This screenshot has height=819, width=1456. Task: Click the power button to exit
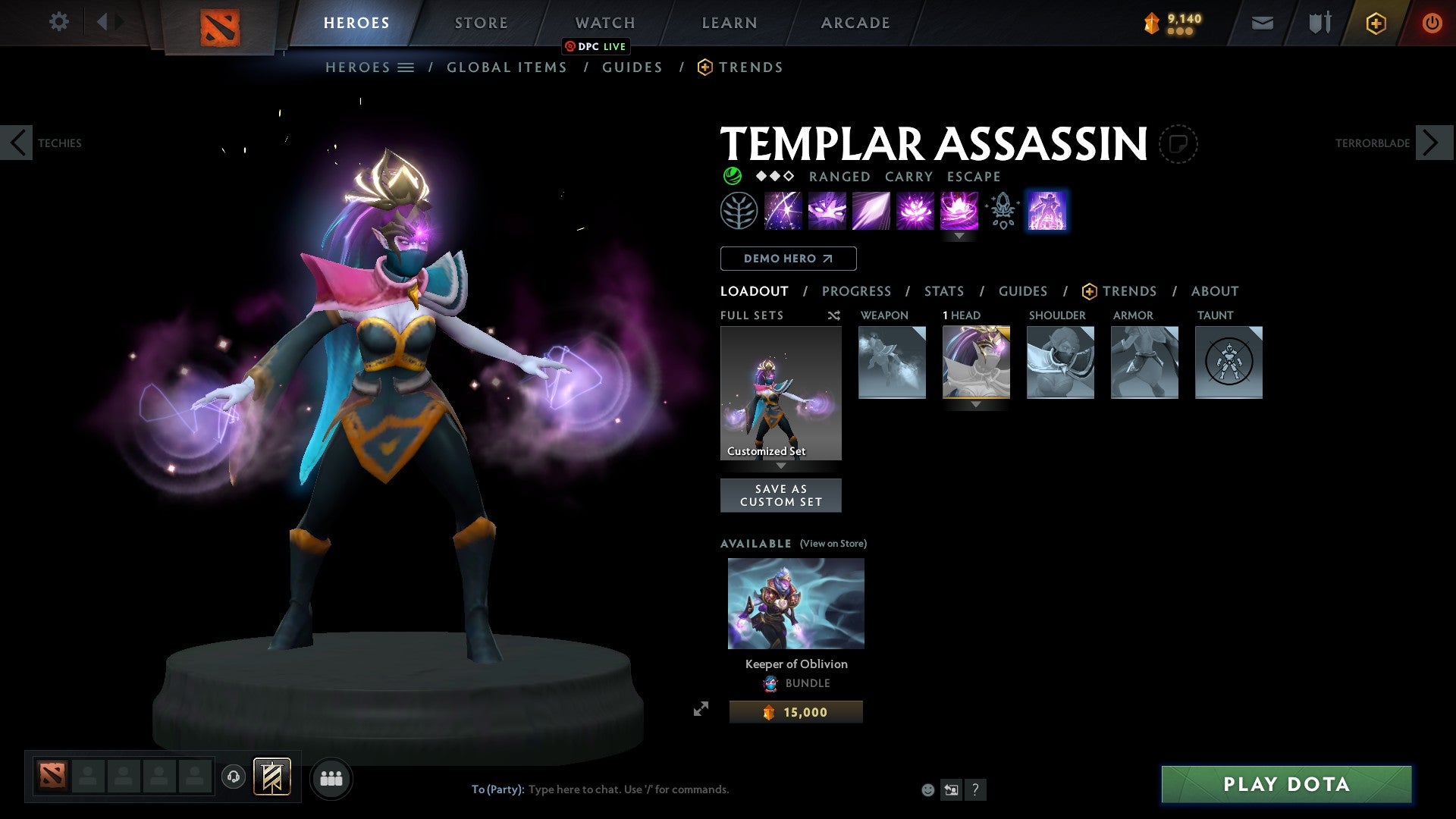[1432, 23]
